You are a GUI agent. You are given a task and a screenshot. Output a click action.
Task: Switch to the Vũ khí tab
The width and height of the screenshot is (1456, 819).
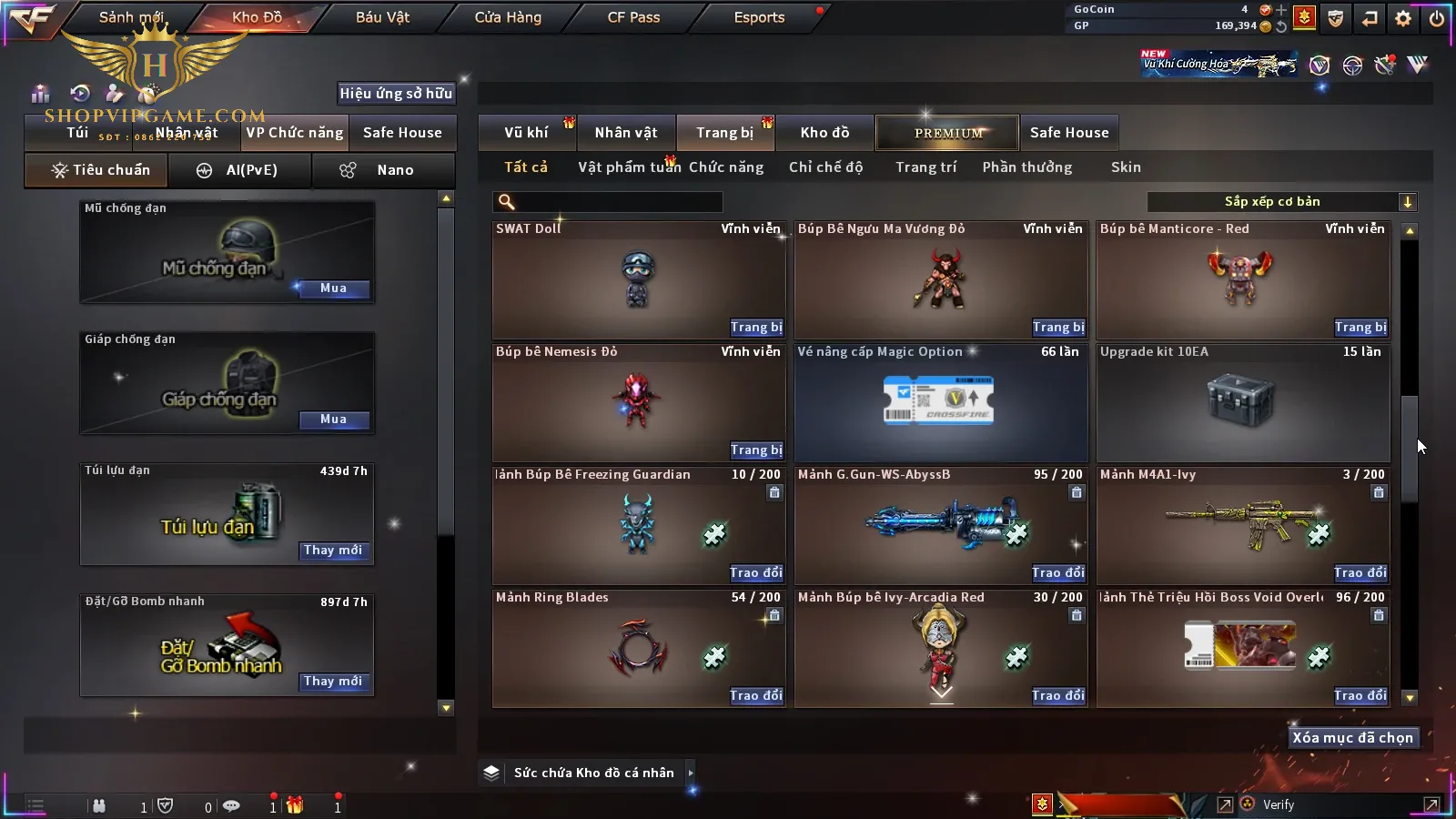point(526,133)
